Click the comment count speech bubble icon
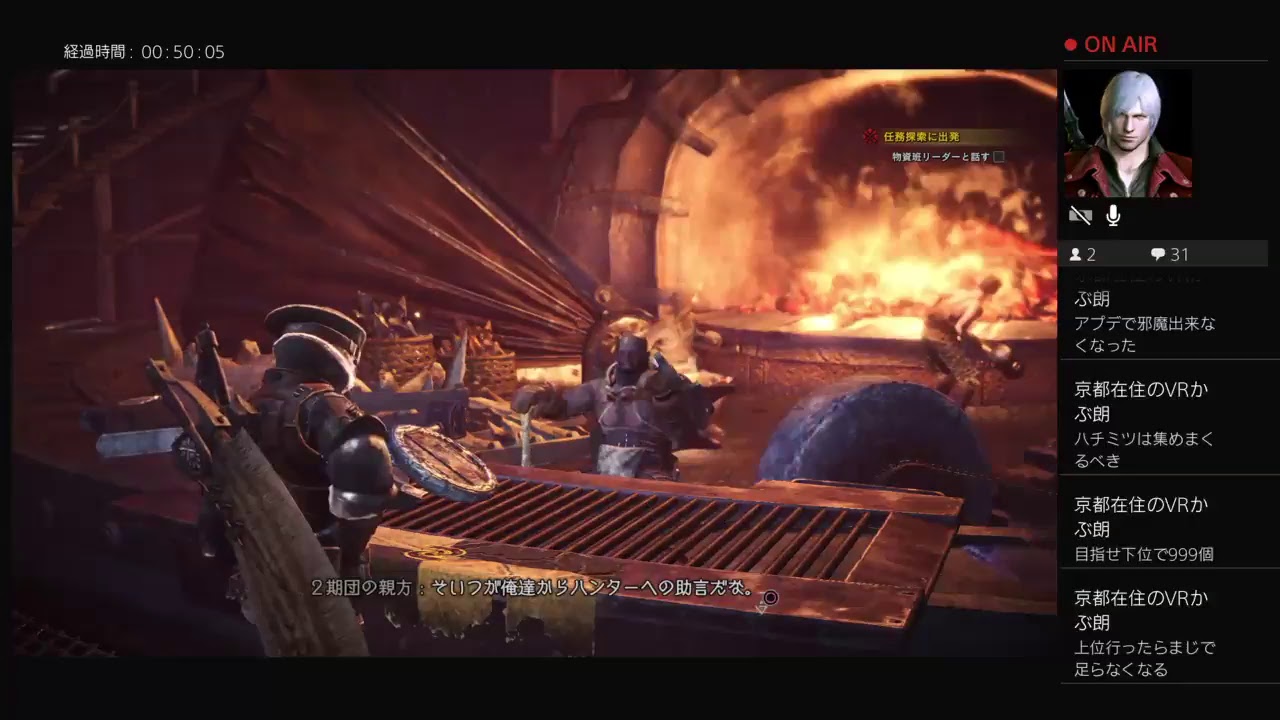1280x720 pixels. [1158, 254]
